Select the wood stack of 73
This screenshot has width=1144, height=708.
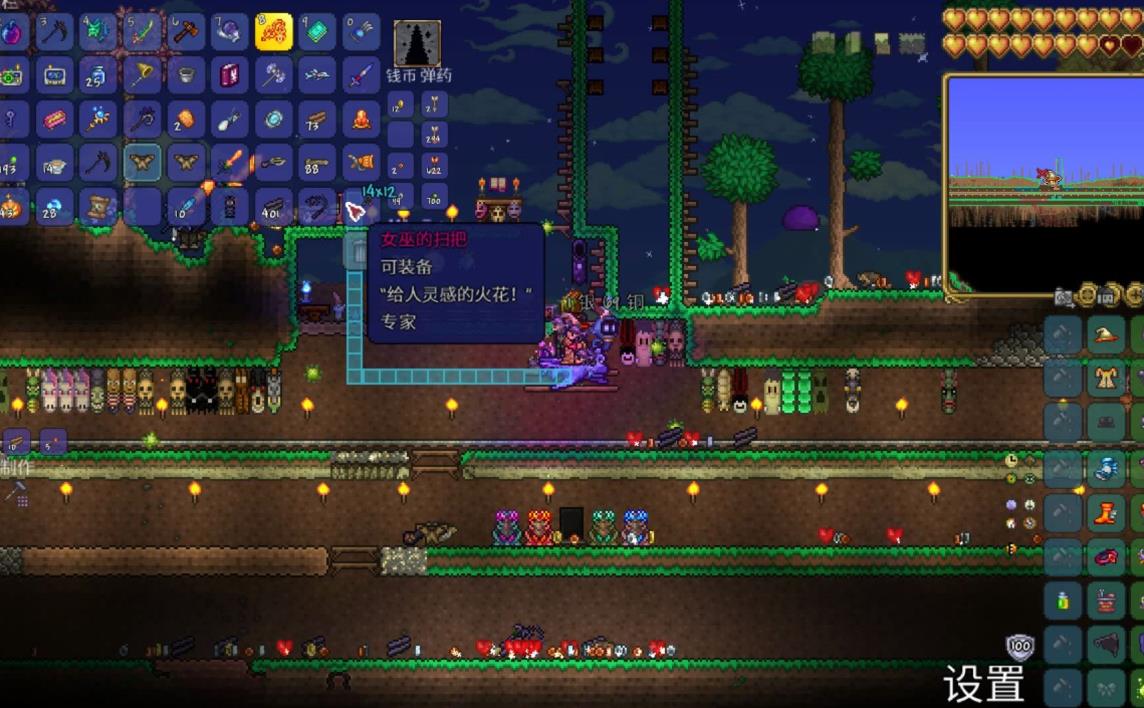tap(317, 119)
